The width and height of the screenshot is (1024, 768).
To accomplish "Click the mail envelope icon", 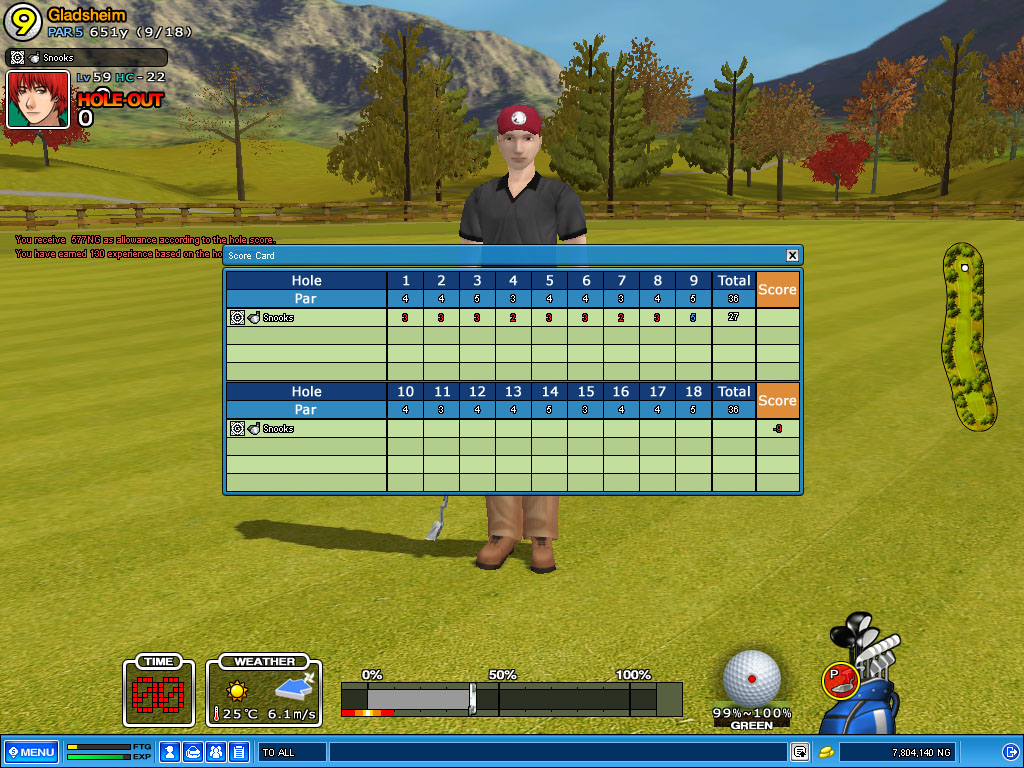I will pyautogui.click(x=193, y=752).
